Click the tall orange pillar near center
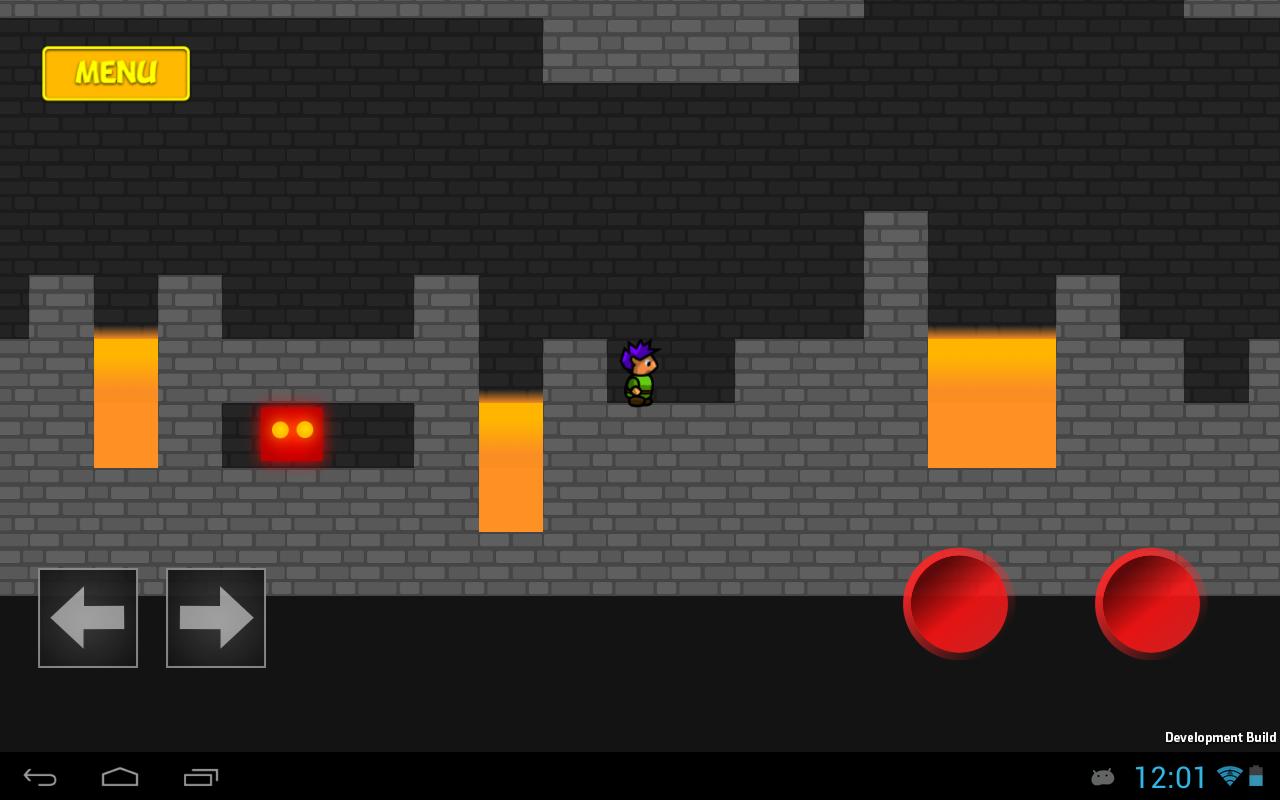The width and height of the screenshot is (1280, 800). pos(511,462)
